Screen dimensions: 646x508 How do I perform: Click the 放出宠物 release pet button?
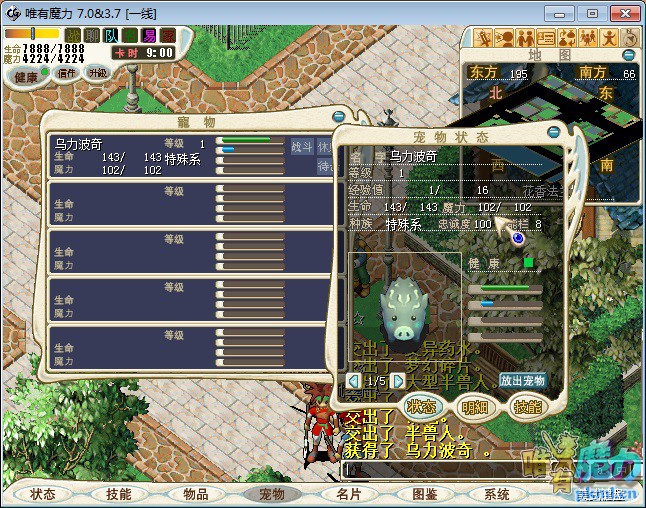(x=522, y=381)
